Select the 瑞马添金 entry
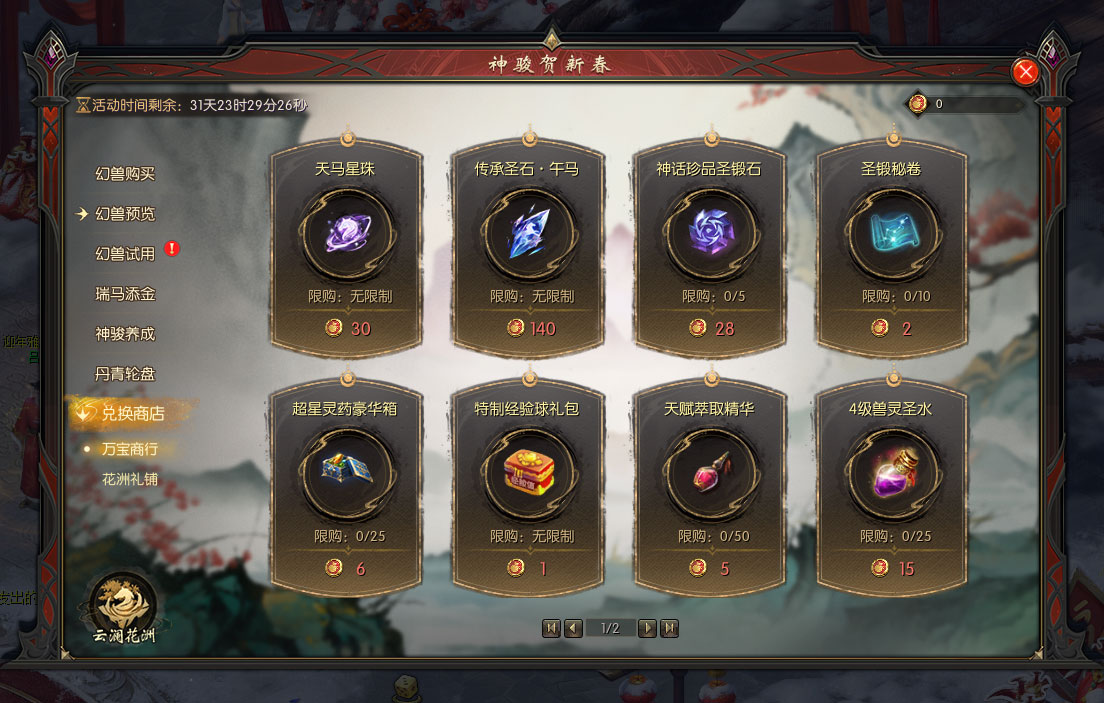The image size is (1104, 703). pos(125,294)
